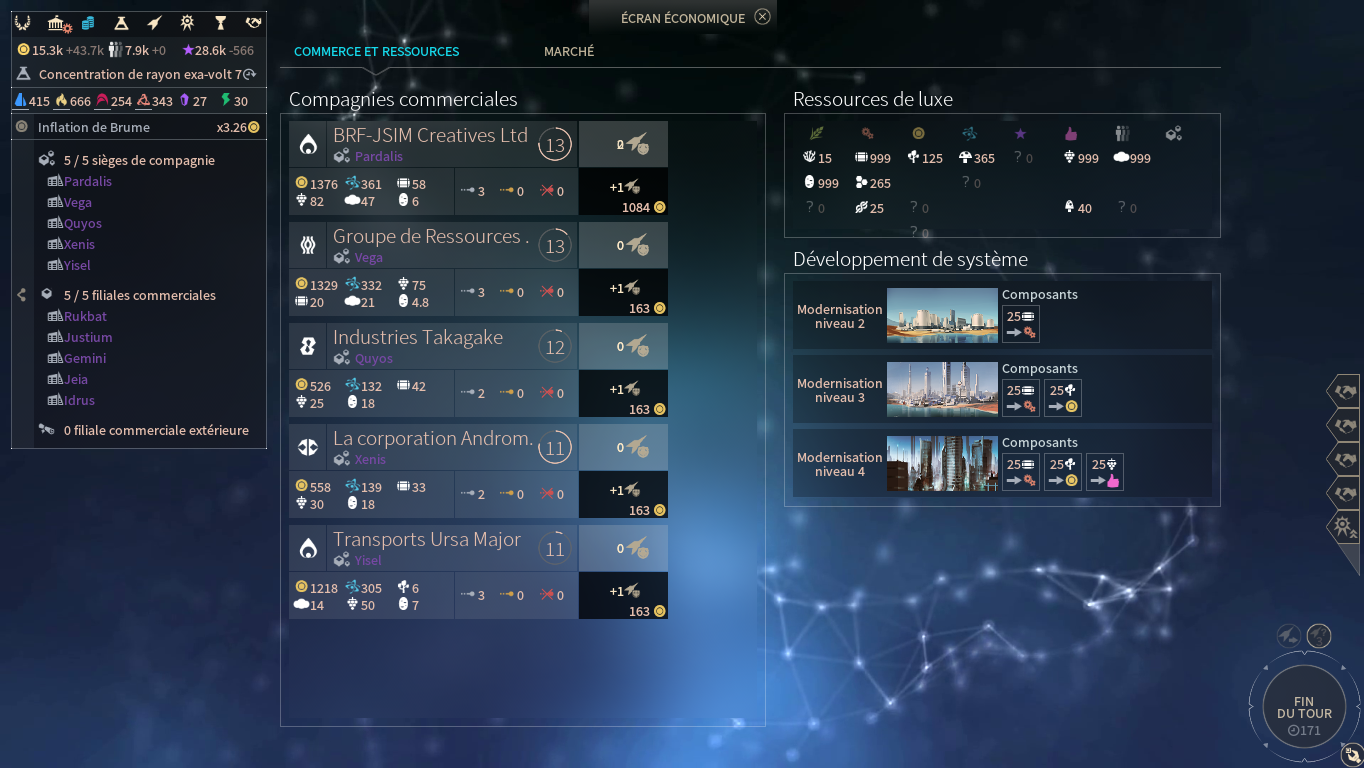The width and height of the screenshot is (1364, 768).
Task: Open La corporation Androm. company entry
Action: (432, 439)
